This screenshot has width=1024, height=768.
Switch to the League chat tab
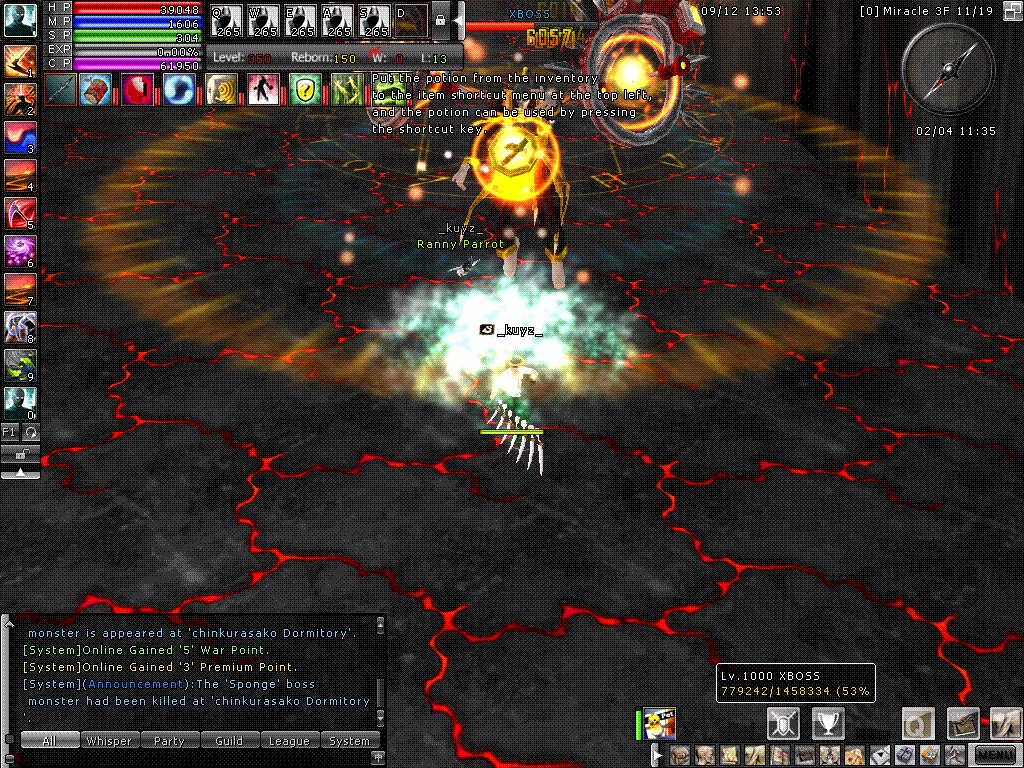289,741
